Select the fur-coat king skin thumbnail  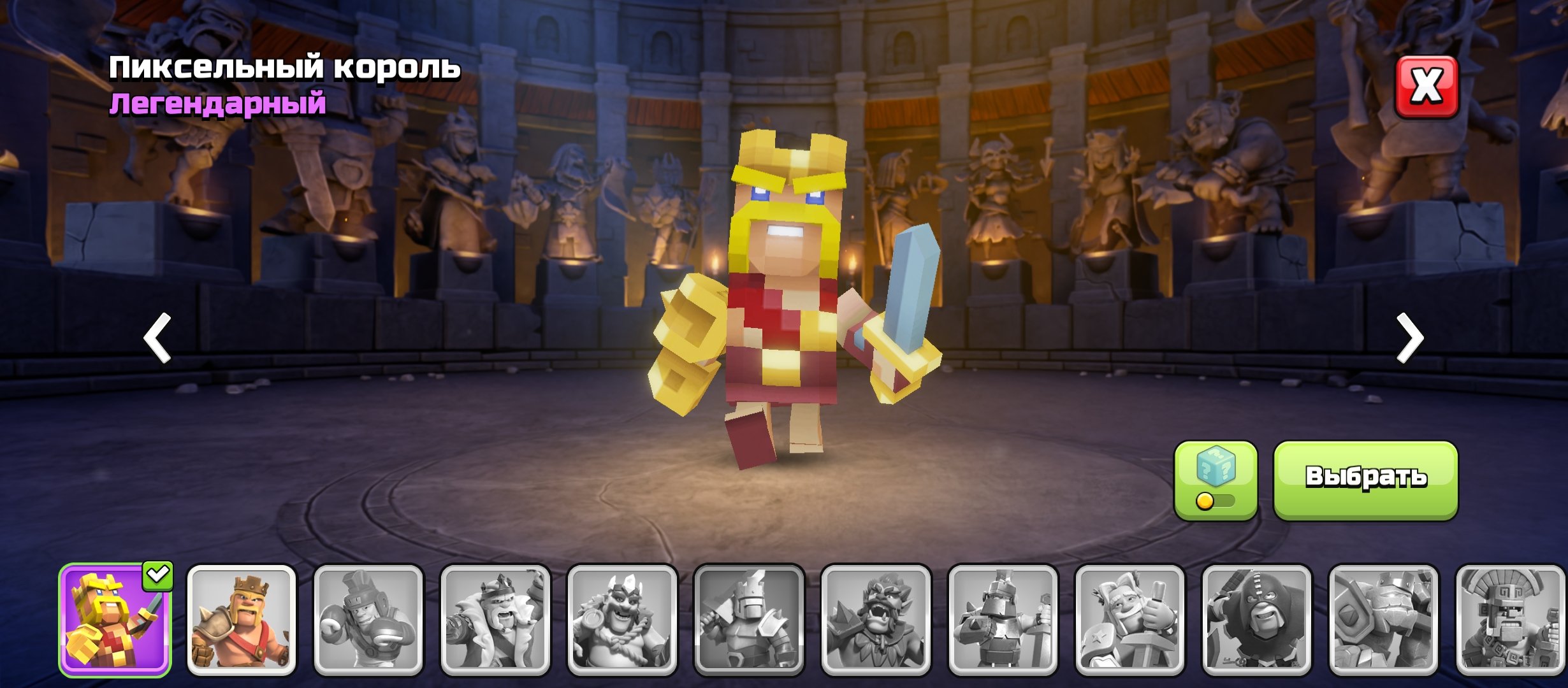click(x=495, y=620)
